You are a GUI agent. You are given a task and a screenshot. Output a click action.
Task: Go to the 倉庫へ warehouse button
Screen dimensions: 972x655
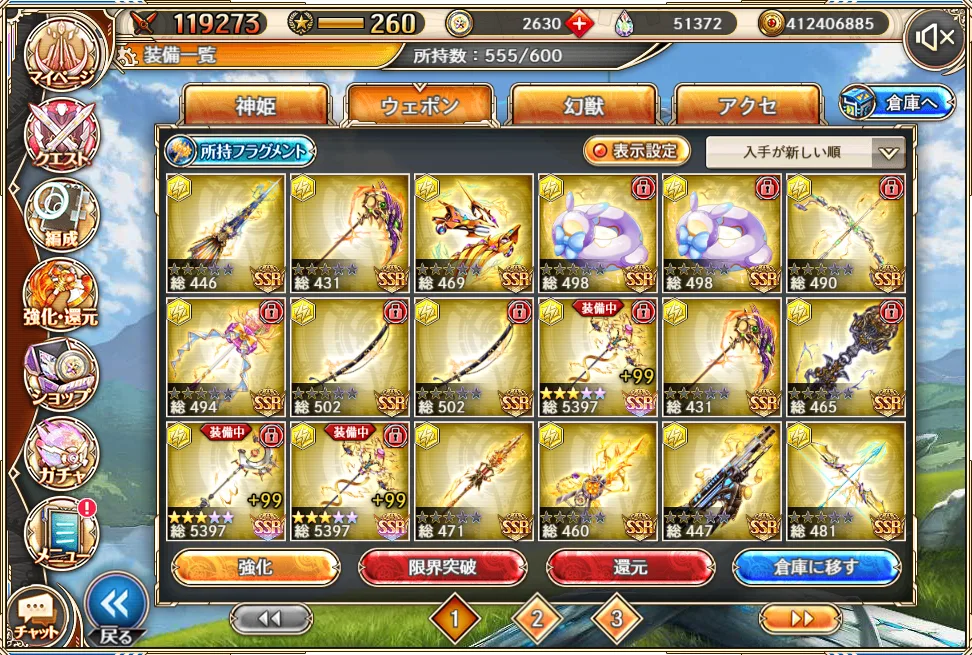(x=897, y=102)
